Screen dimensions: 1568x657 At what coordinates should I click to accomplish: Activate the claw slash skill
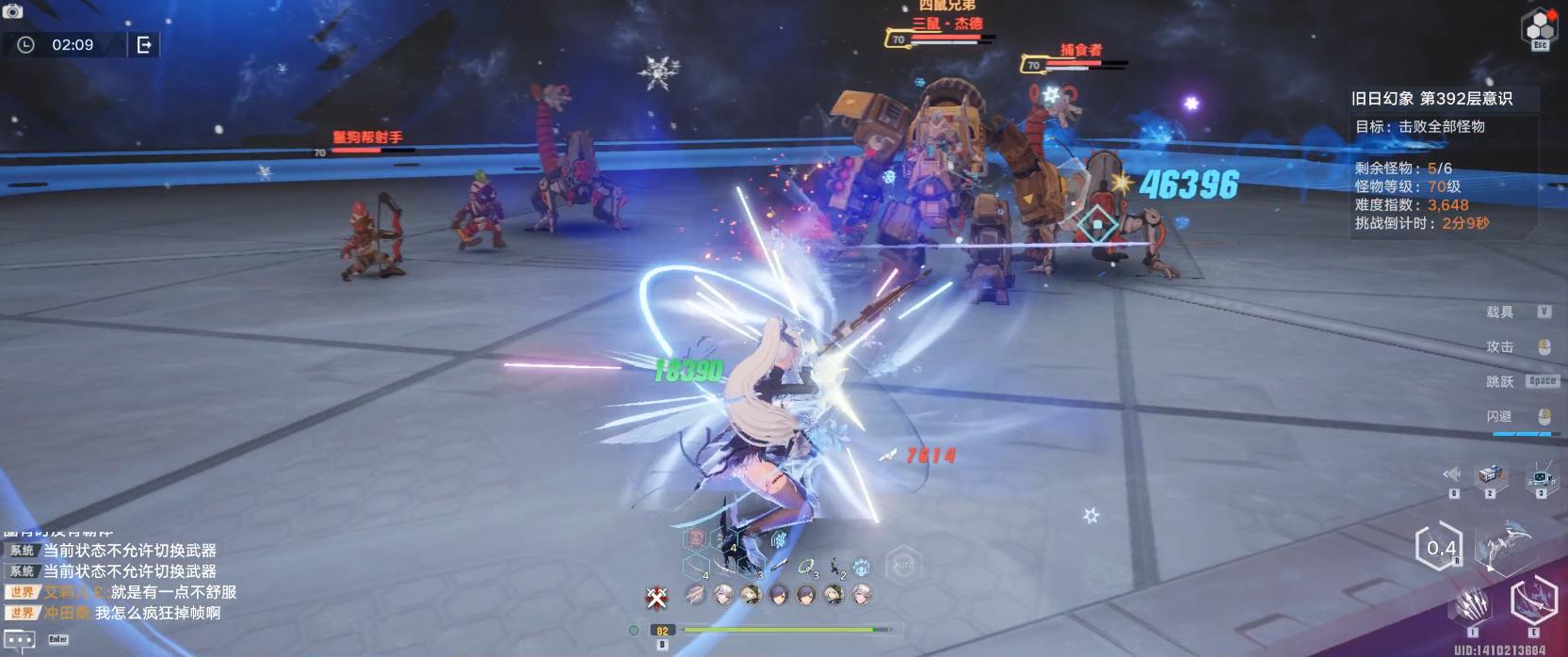[x=1475, y=602]
